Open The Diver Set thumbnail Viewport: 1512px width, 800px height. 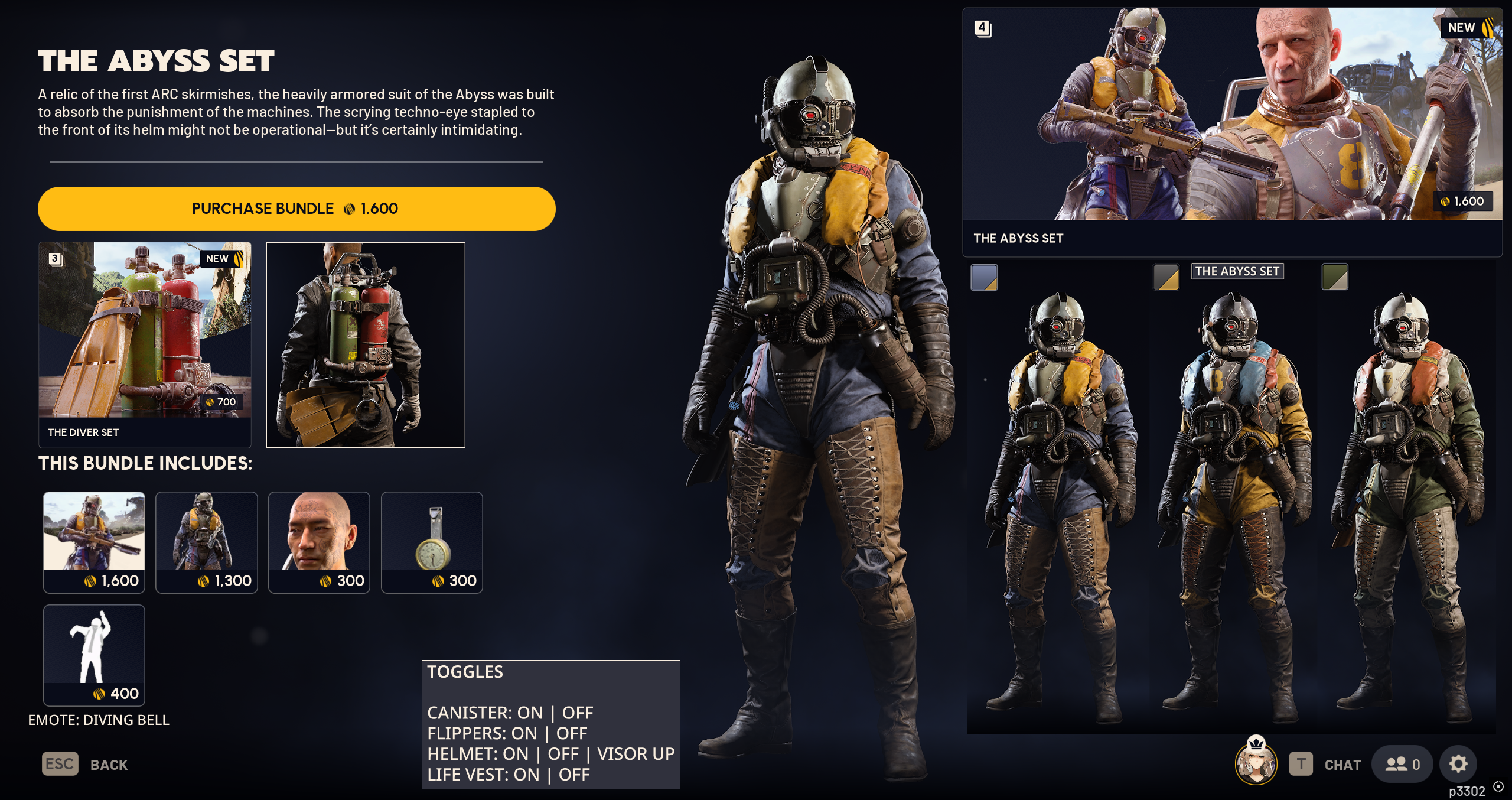145,344
